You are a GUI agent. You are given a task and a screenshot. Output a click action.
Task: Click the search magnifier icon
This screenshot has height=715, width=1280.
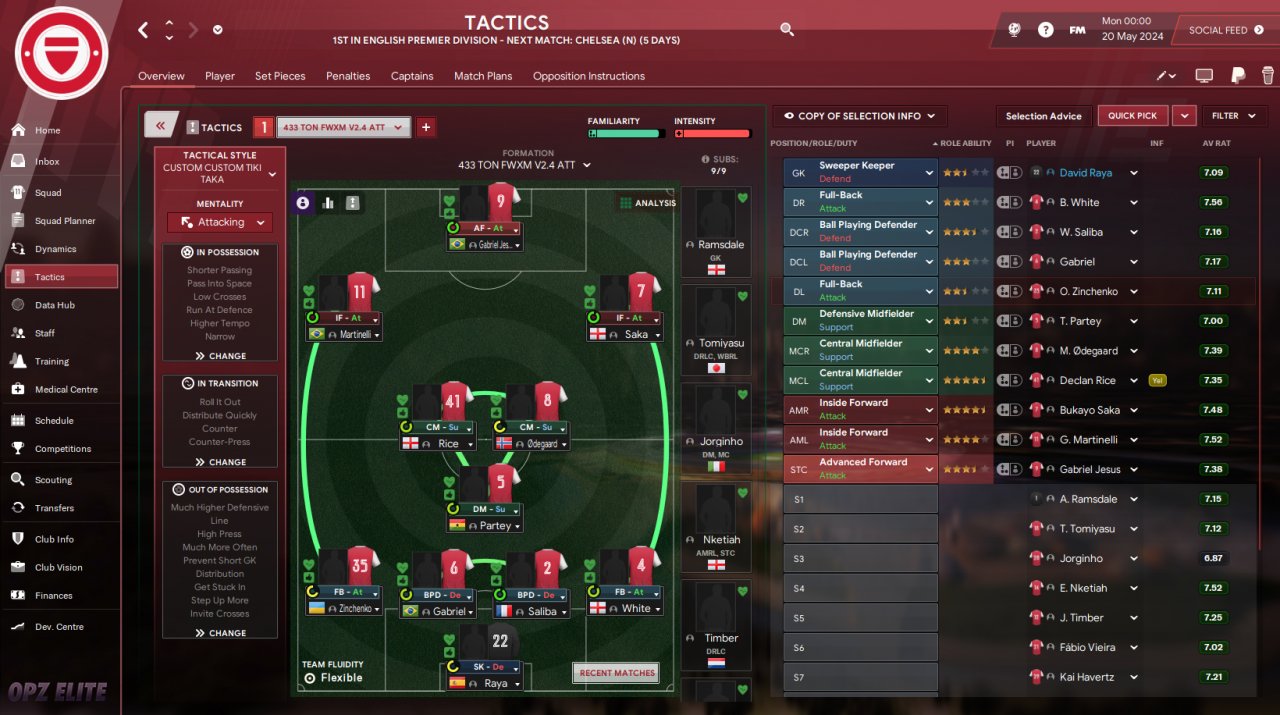(787, 30)
